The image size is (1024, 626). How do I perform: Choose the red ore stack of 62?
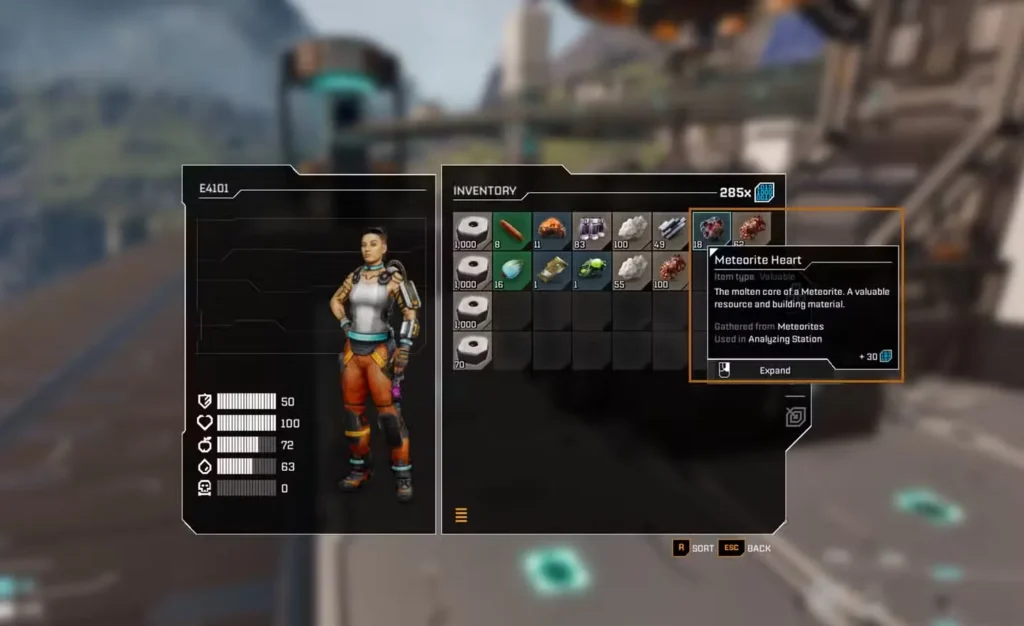751,231
